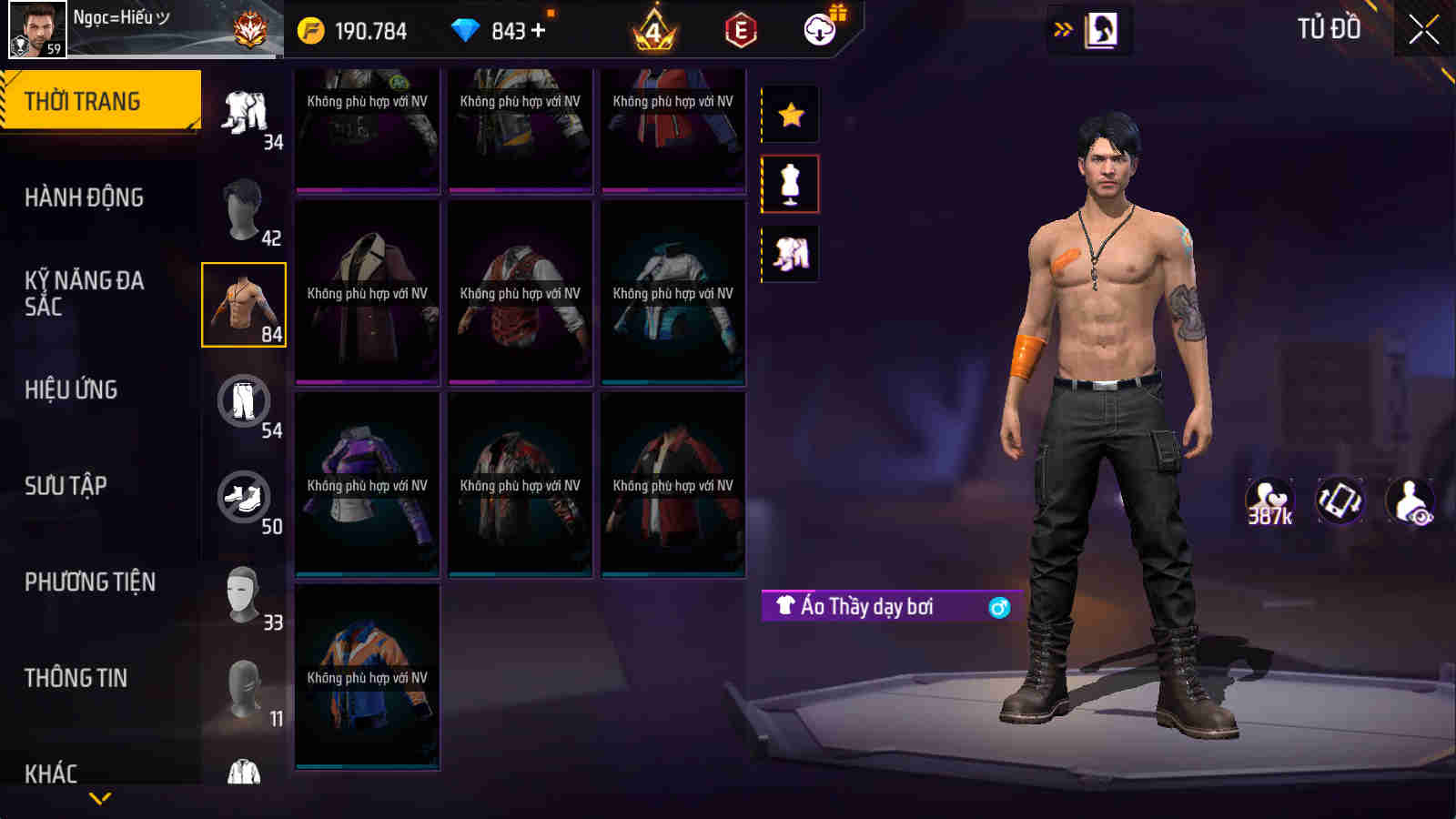Click the mannequin outfit preview icon
The image size is (1456, 819).
click(790, 182)
